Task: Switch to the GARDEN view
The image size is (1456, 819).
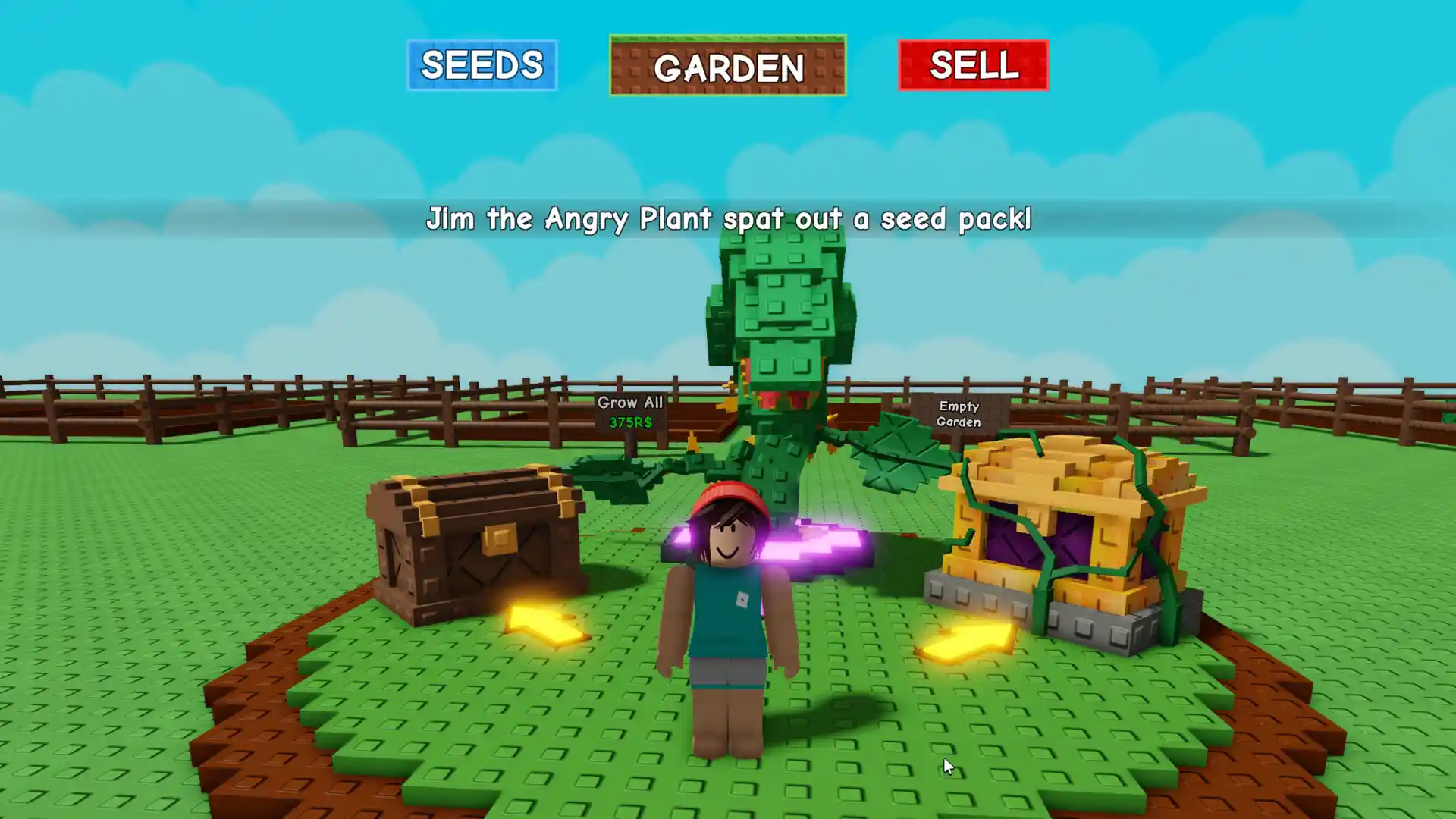Action: [x=727, y=66]
